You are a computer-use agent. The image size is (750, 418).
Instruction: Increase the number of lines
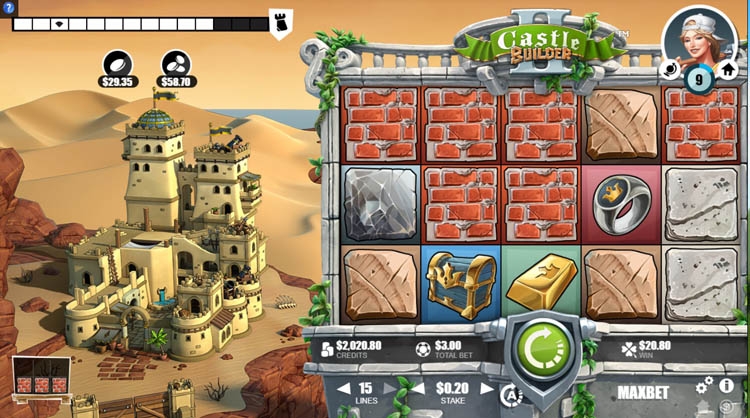pyautogui.click(x=389, y=389)
